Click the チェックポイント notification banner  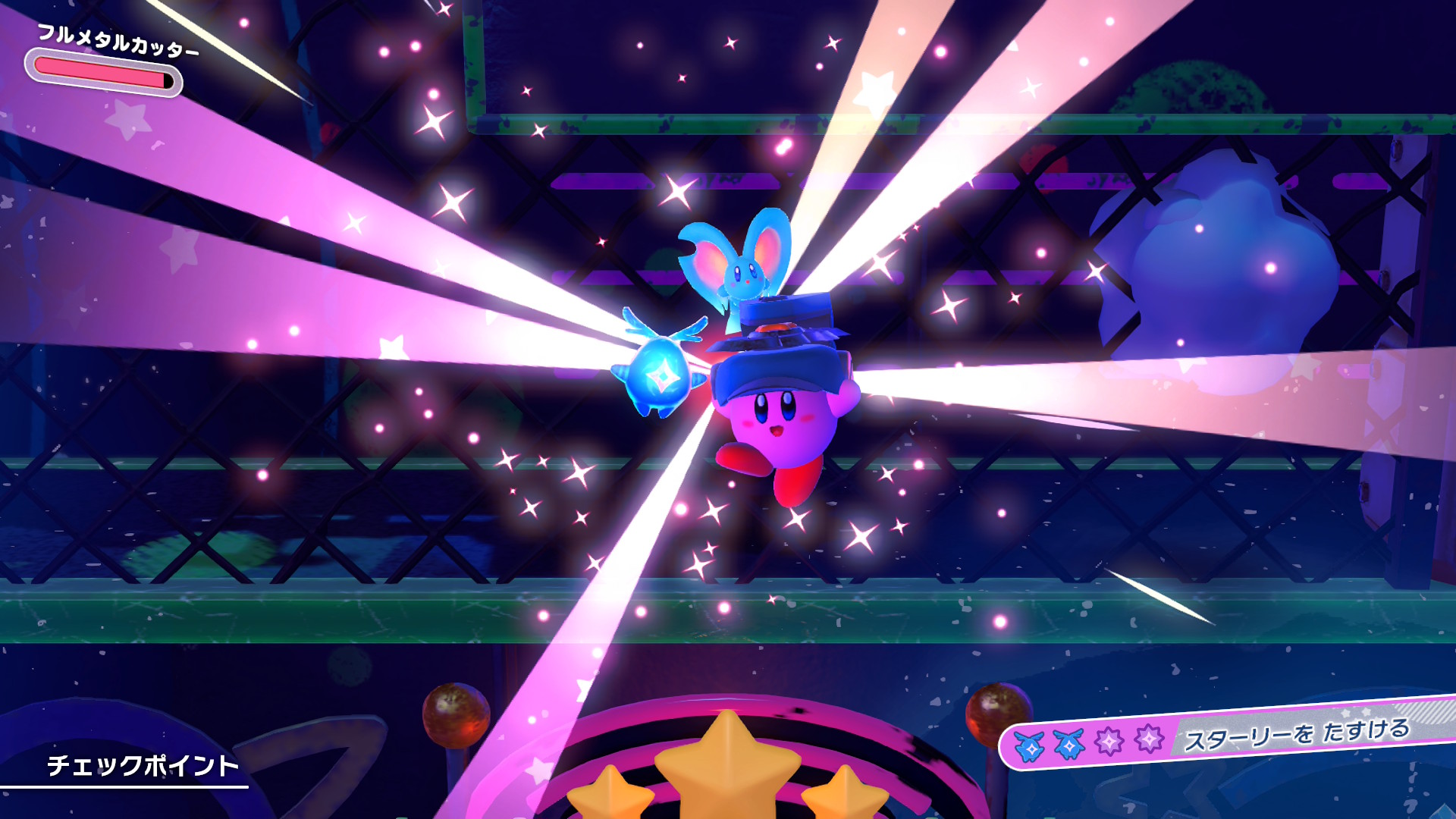(143, 765)
